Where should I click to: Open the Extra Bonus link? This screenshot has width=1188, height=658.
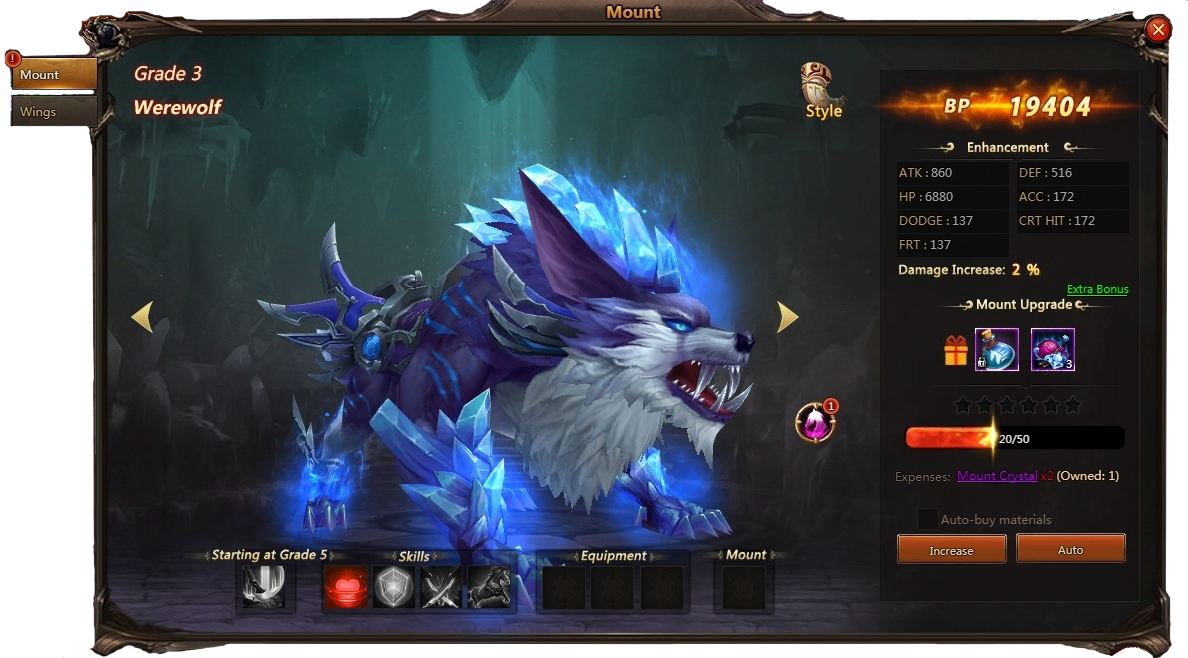click(1097, 289)
